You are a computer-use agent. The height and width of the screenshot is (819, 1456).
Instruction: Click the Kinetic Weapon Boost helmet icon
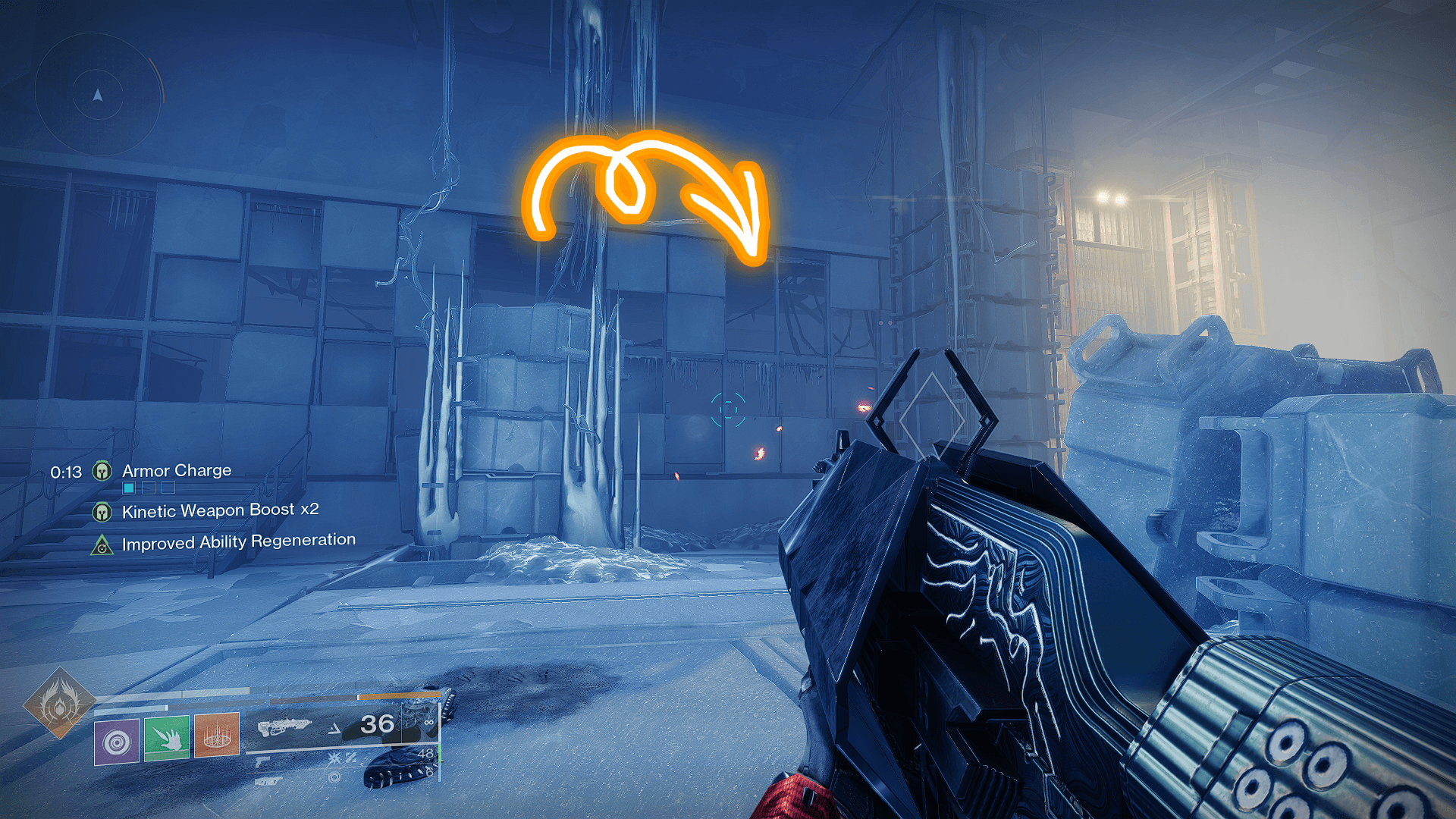(102, 513)
